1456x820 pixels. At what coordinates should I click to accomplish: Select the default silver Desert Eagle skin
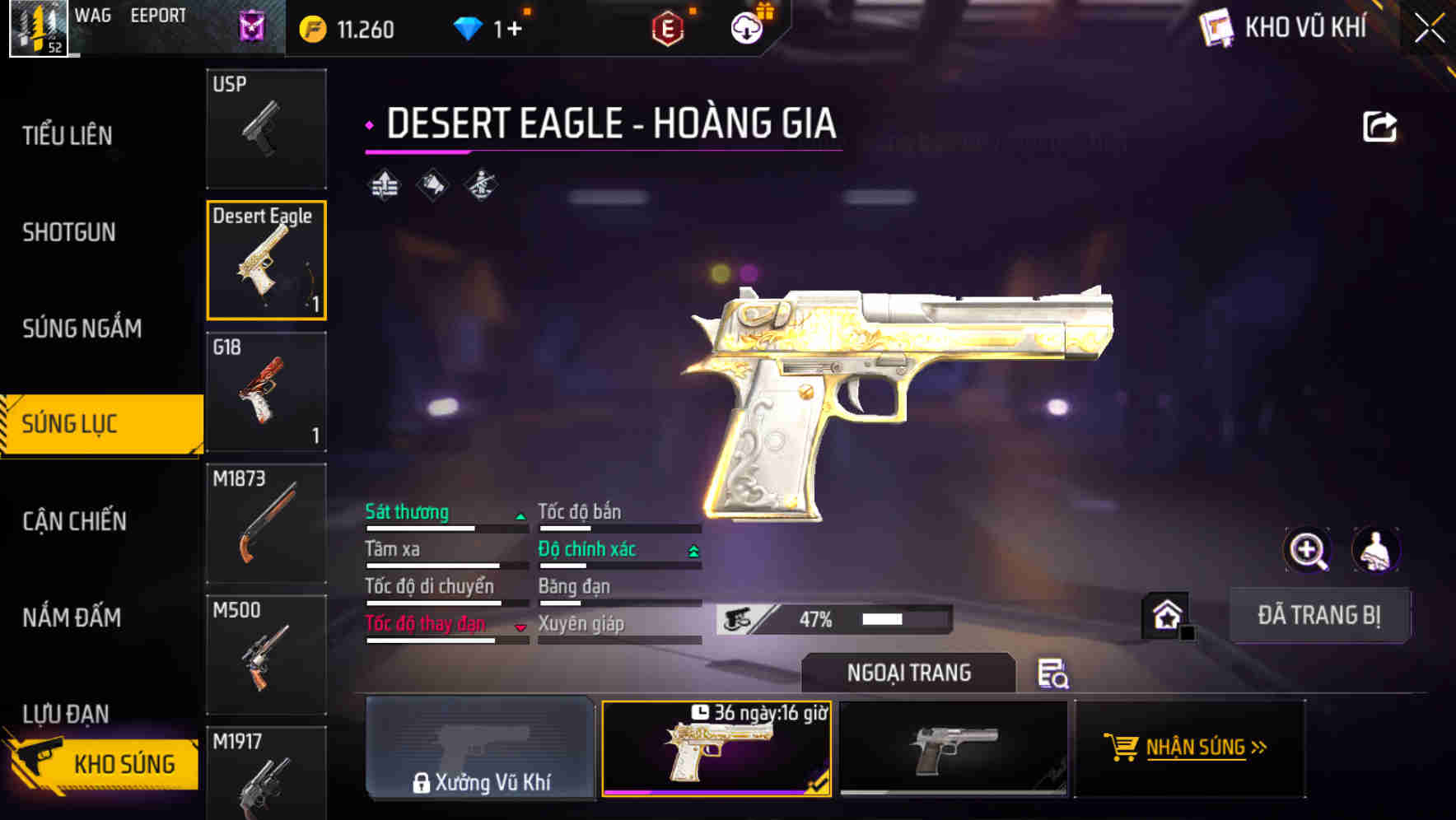954,749
